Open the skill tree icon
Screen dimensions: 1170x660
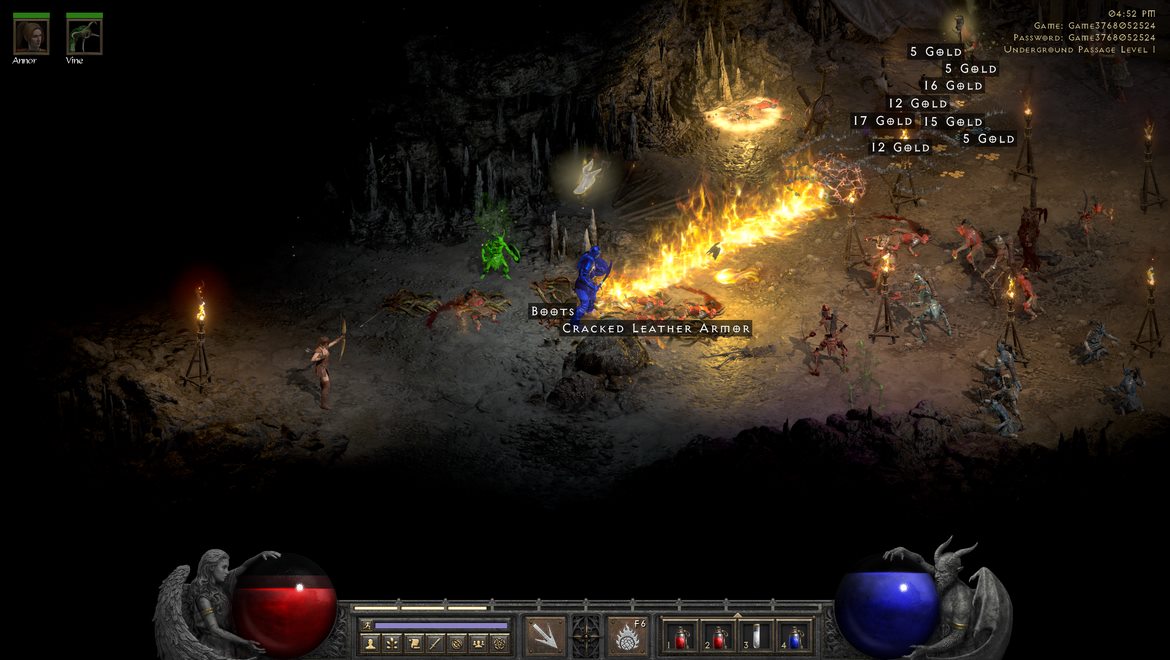(x=391, y=643)
